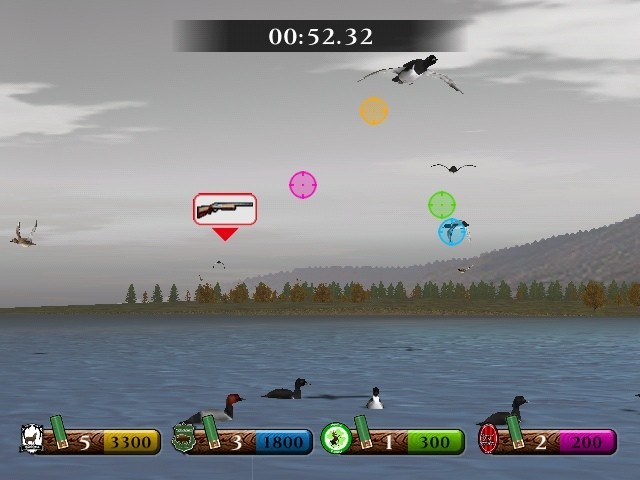Select the red oval player emblem

(x=489, y=438)
